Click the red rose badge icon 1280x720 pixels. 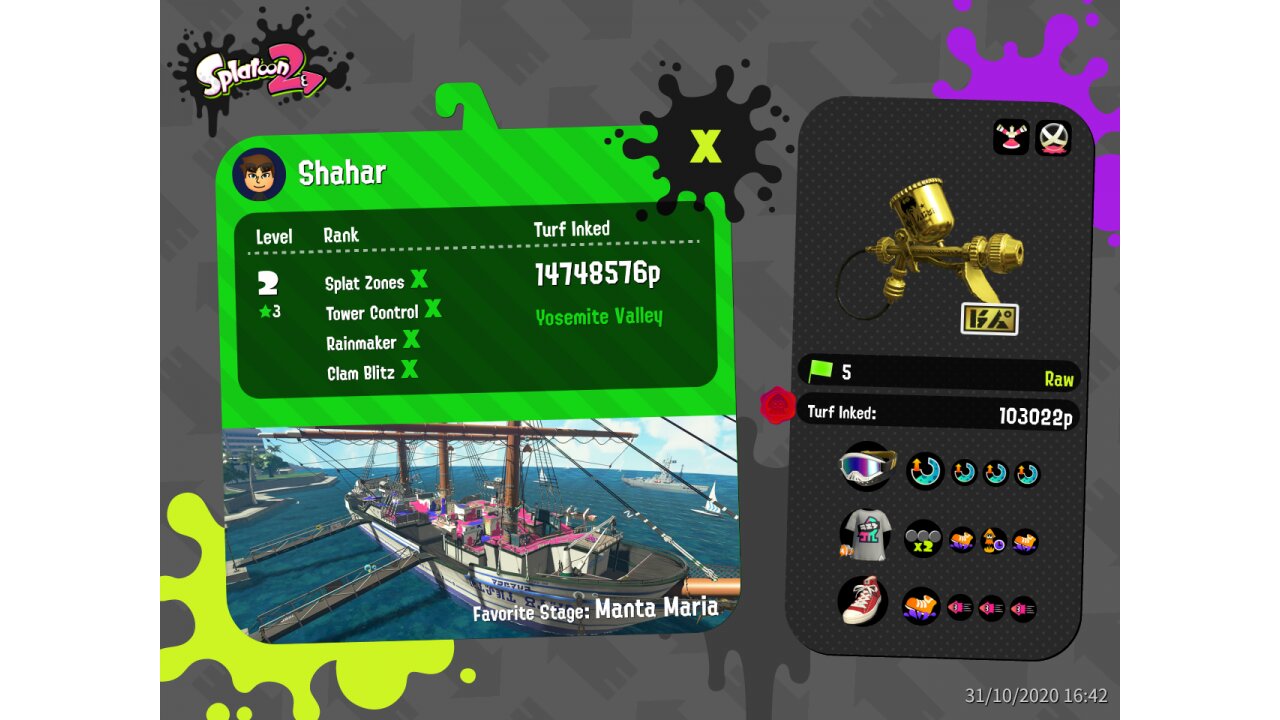coord(778,405)
